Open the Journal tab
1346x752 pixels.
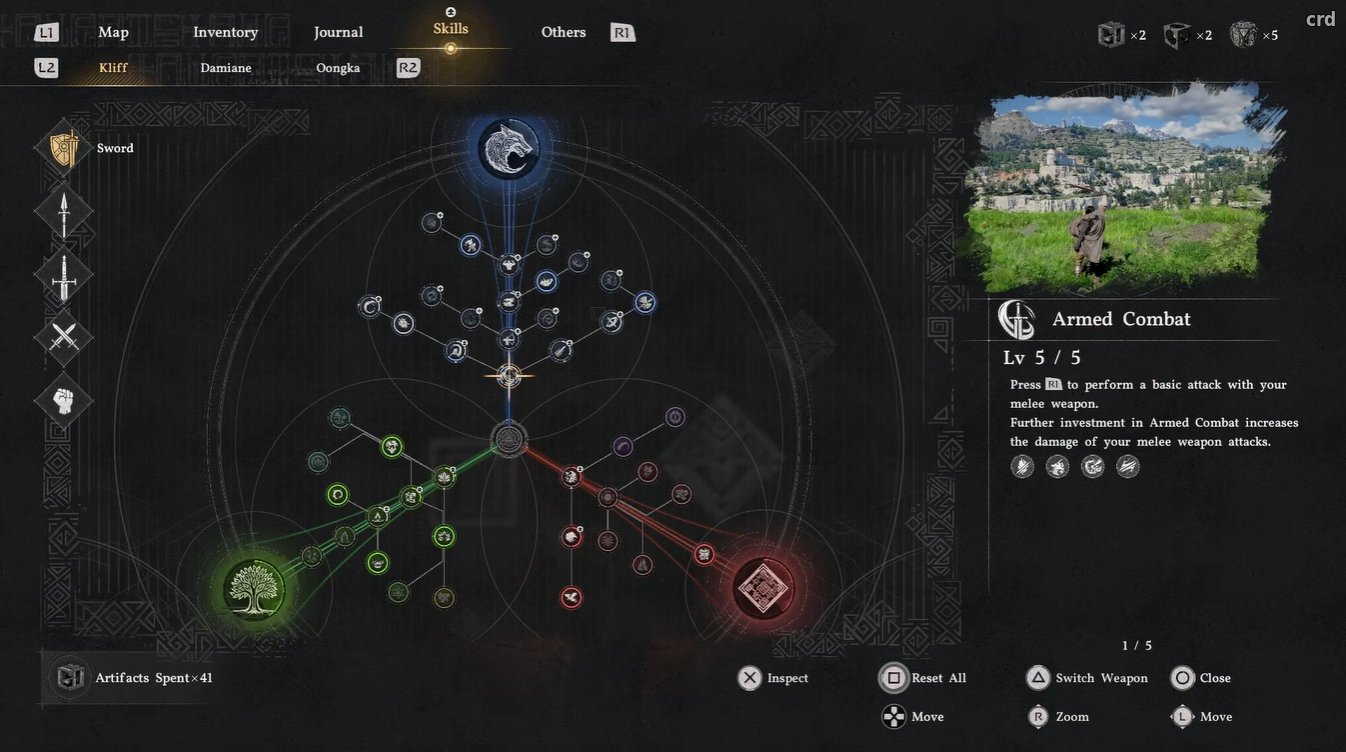[x=338, y=32]
